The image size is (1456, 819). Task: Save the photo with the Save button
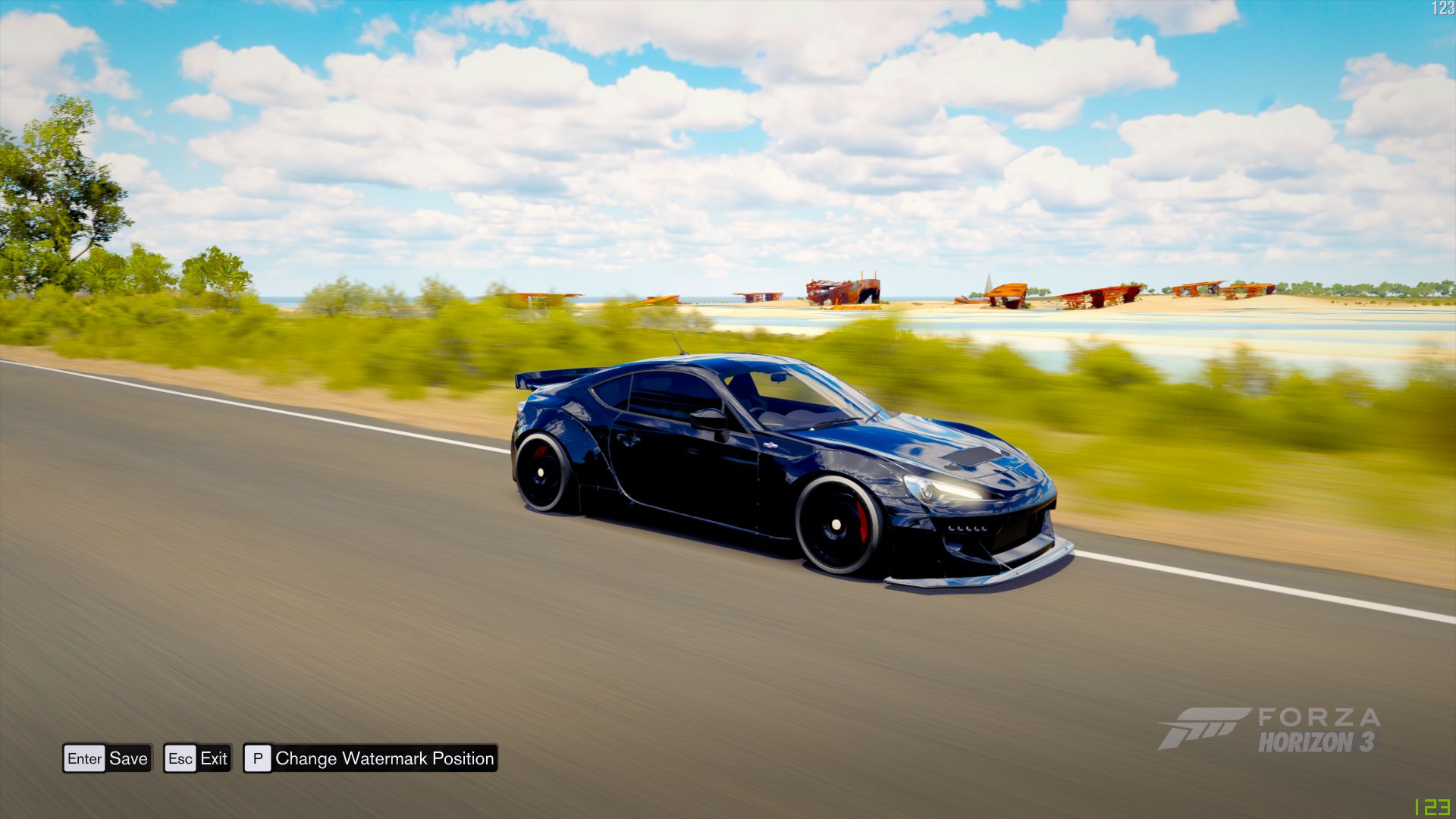pos(127,758)
